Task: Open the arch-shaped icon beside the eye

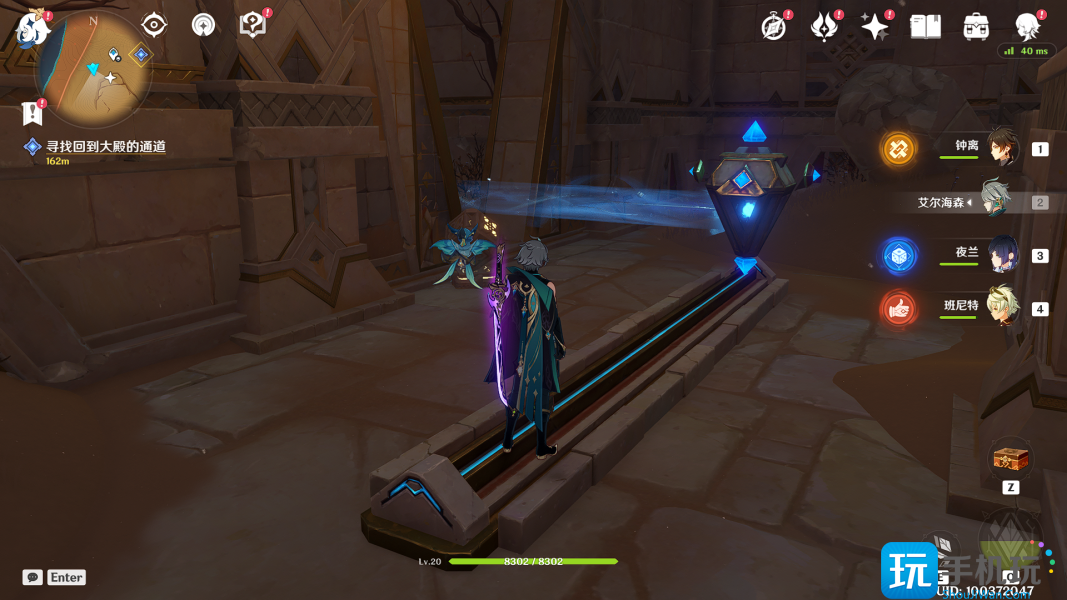Action: [x=204, y=25]
